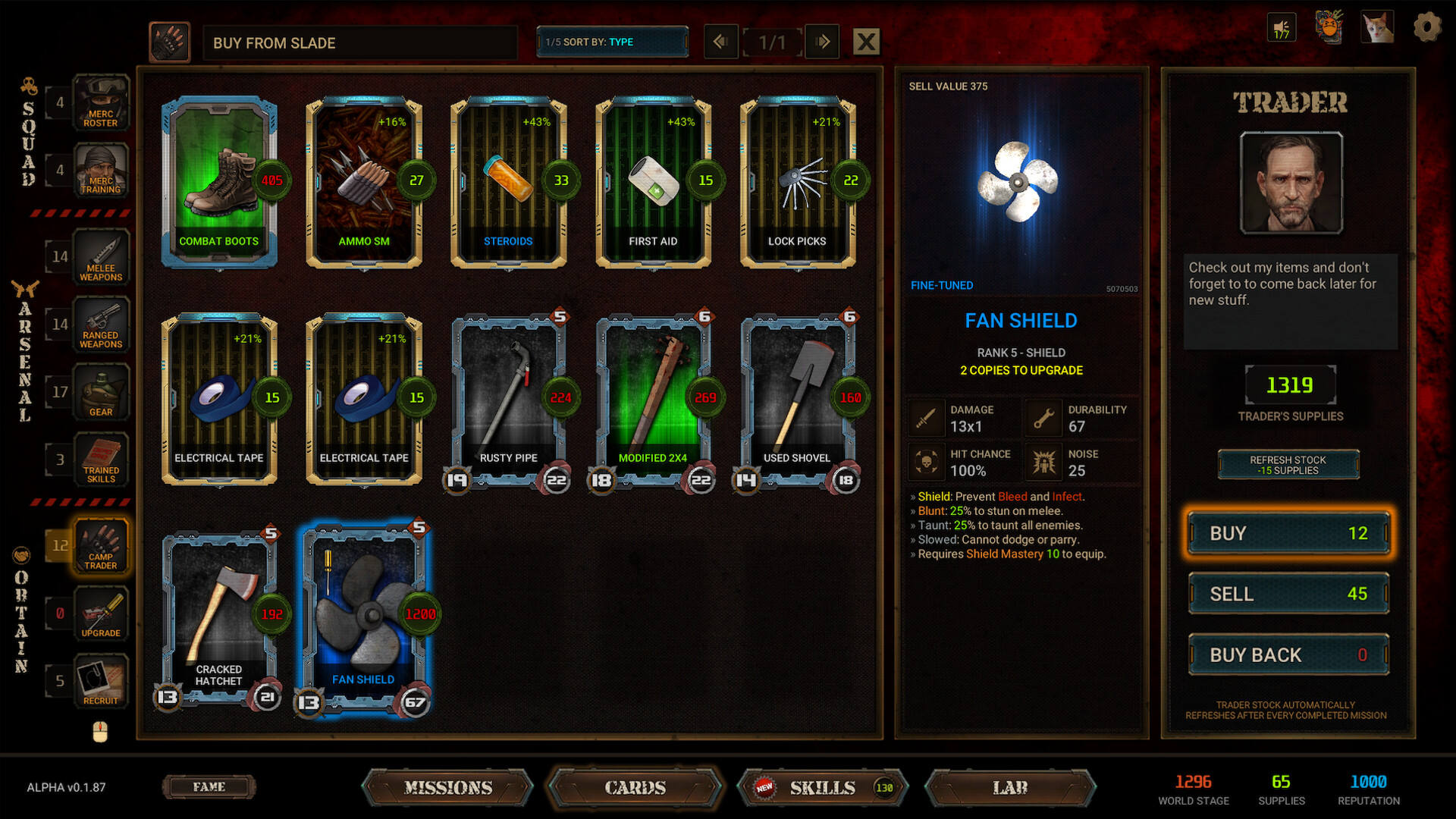Choose the Rusty Pipe weapon card

point(508,399)
